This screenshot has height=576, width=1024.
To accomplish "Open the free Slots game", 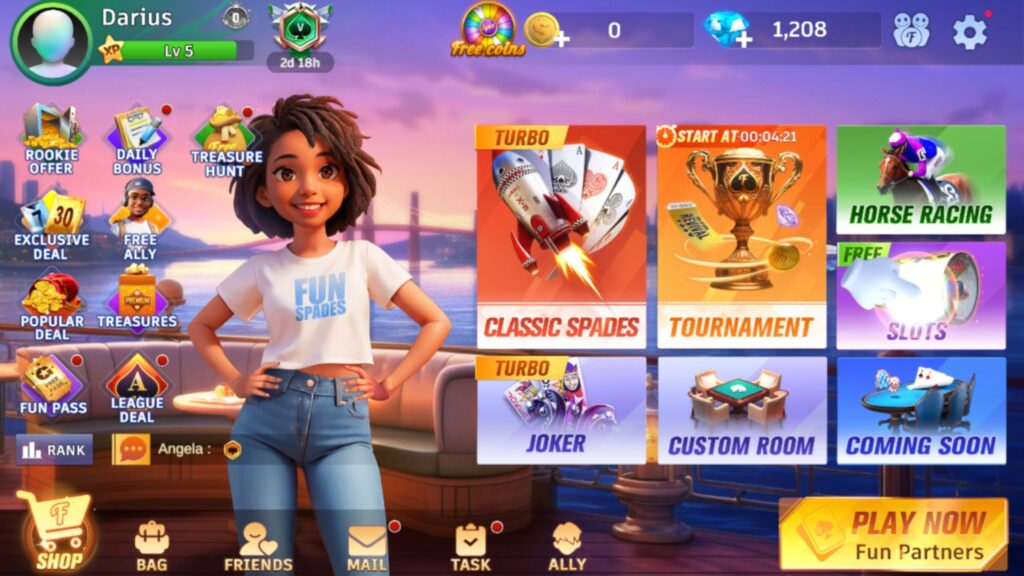I will click(920, 295).
